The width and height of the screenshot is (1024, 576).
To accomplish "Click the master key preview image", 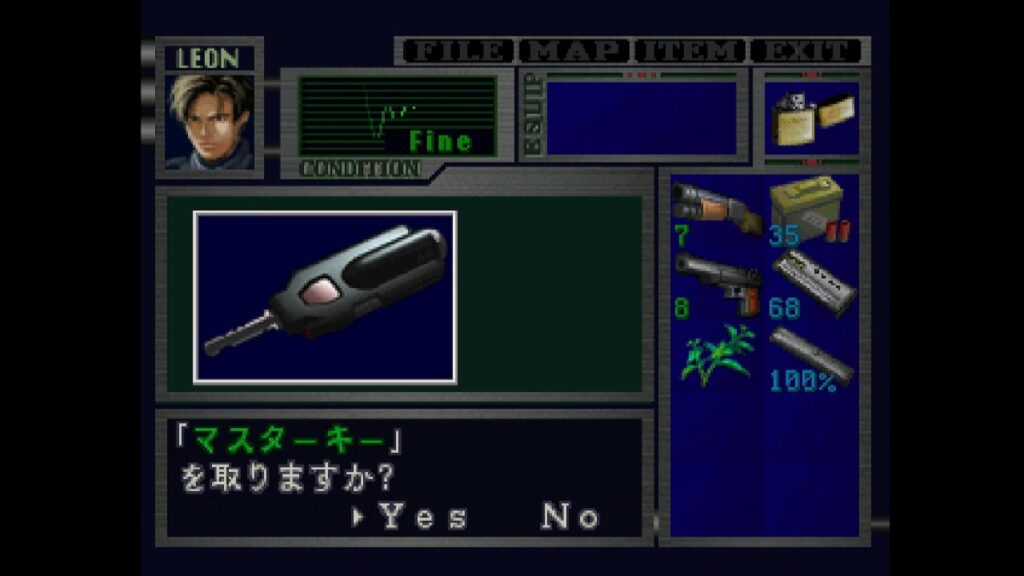I will tap(325, 297).
